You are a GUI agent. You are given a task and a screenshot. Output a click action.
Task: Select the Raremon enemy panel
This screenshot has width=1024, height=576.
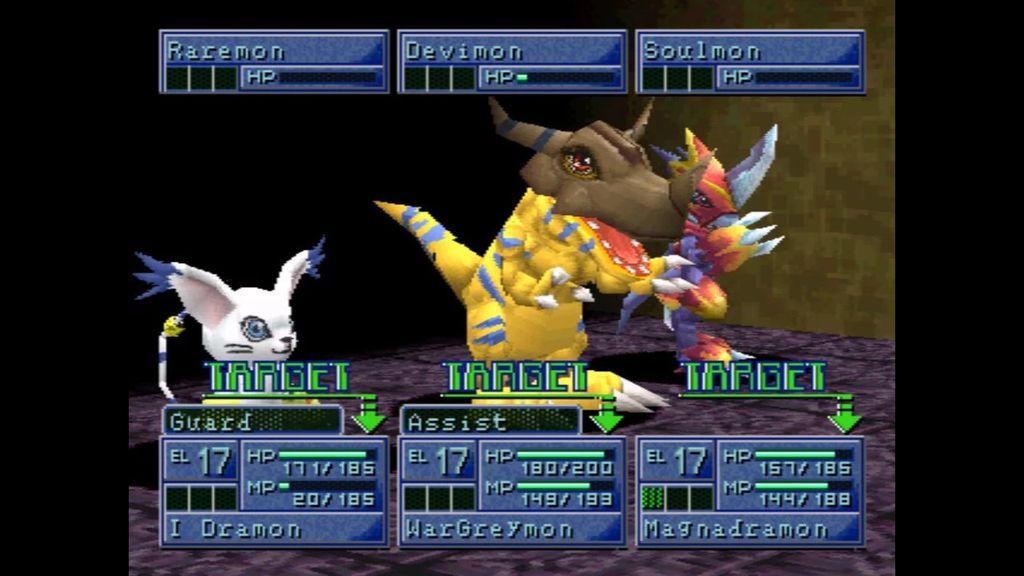[x=274, y=62]
